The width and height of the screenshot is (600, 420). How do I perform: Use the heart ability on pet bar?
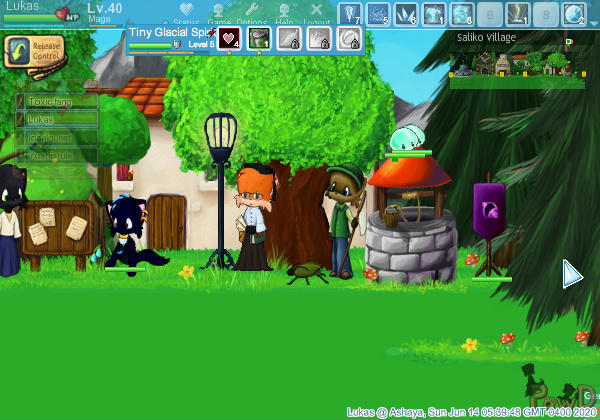point(229,38)
